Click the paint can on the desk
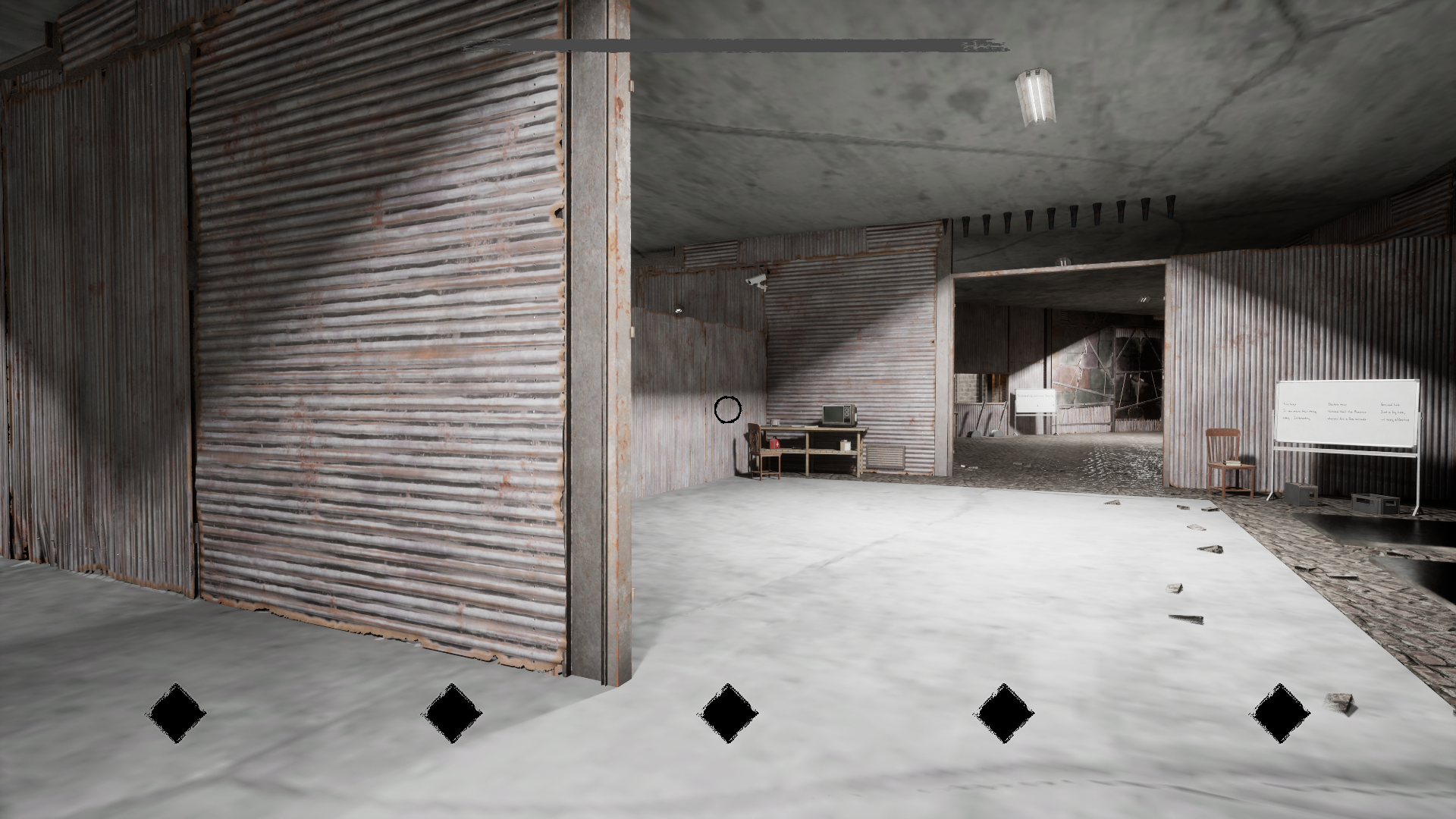The image size is (1456, 819). (774, 422)
